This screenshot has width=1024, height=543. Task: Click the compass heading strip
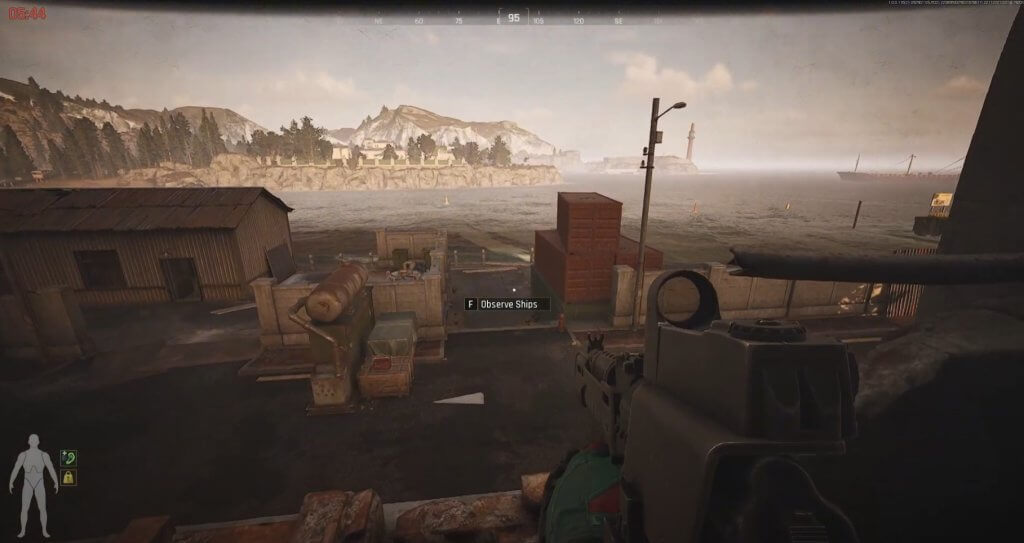pyautogui.click(x=513, y=18)
